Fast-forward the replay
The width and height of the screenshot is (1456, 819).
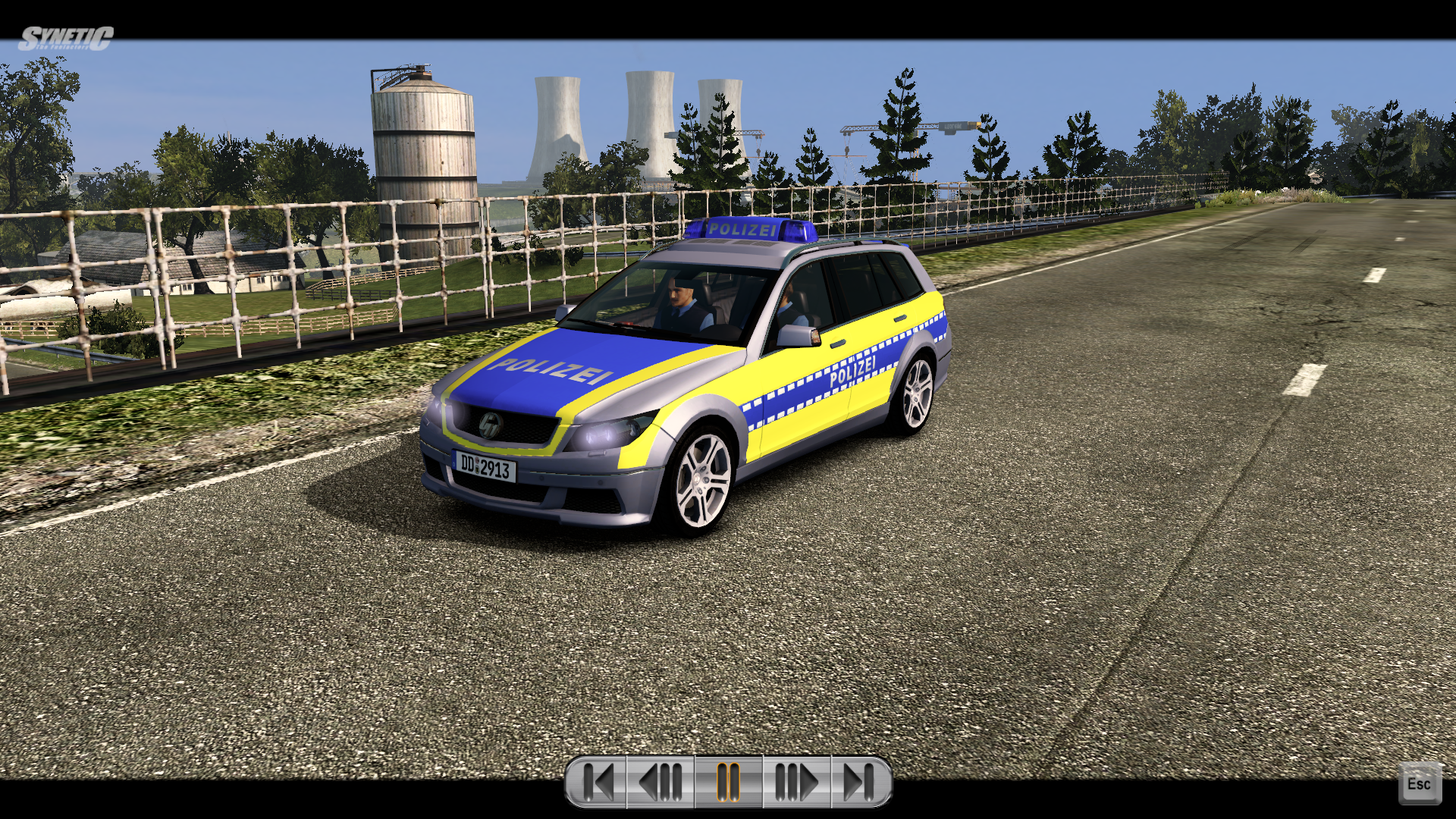pos(796,782)
